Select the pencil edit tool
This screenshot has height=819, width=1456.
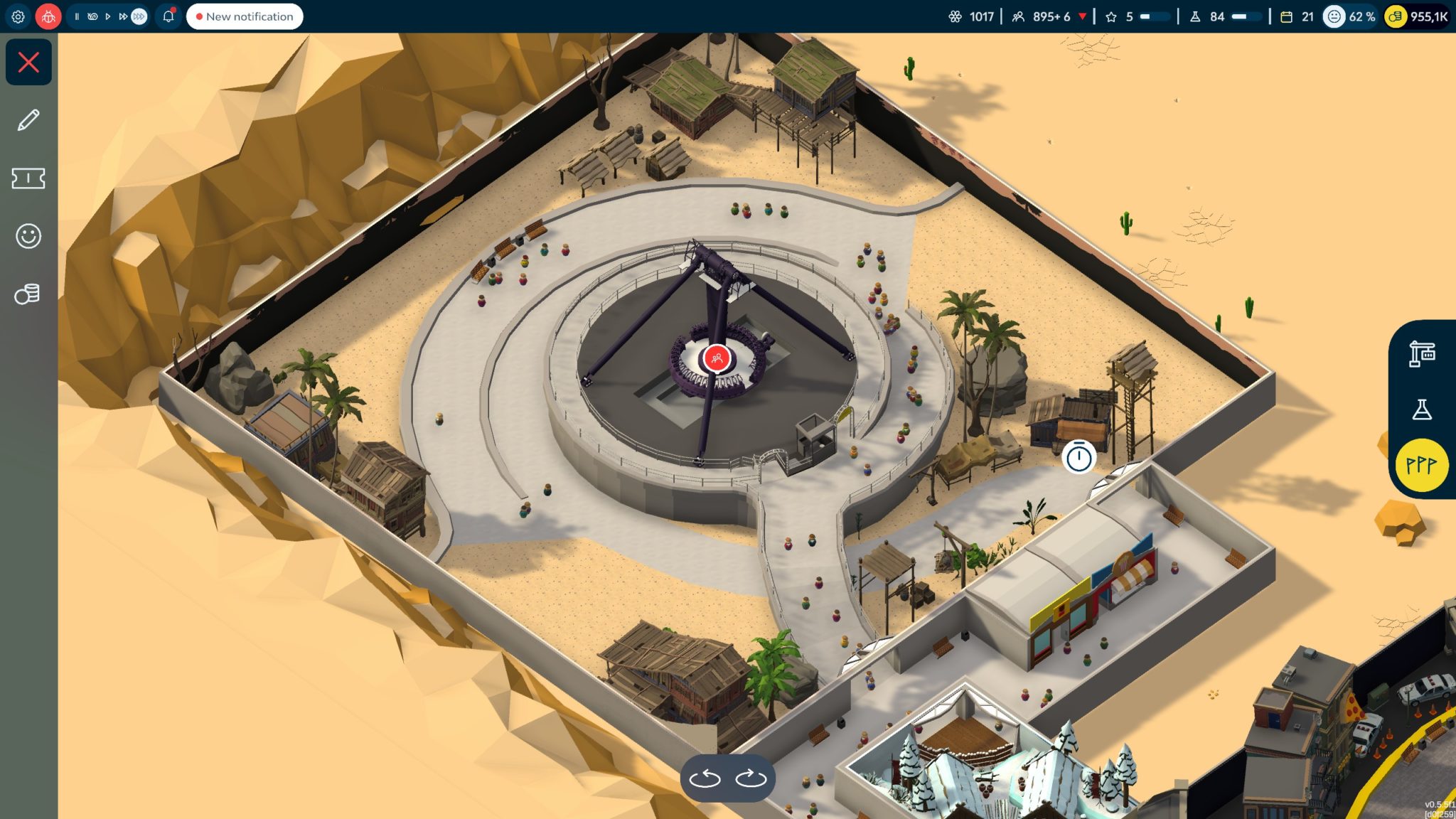point(28,120)
